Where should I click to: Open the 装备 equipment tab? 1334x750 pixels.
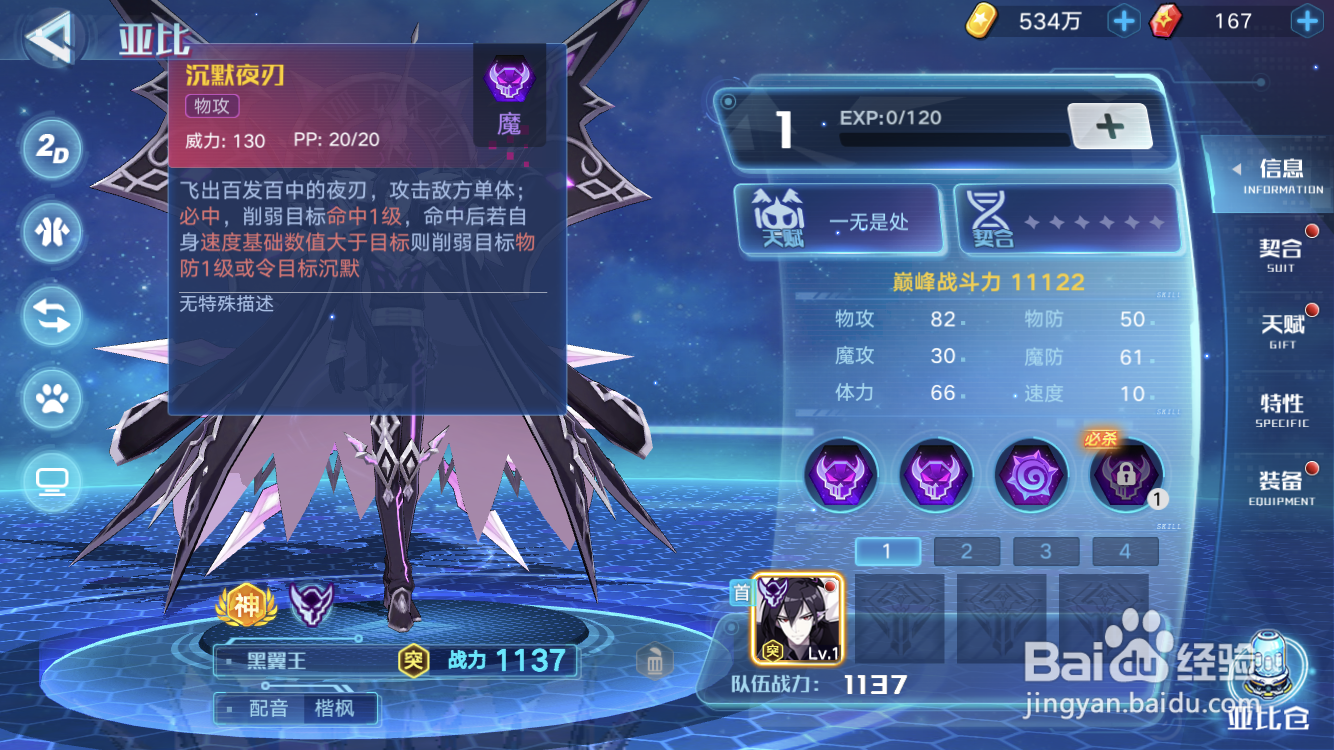point(1281,486)
